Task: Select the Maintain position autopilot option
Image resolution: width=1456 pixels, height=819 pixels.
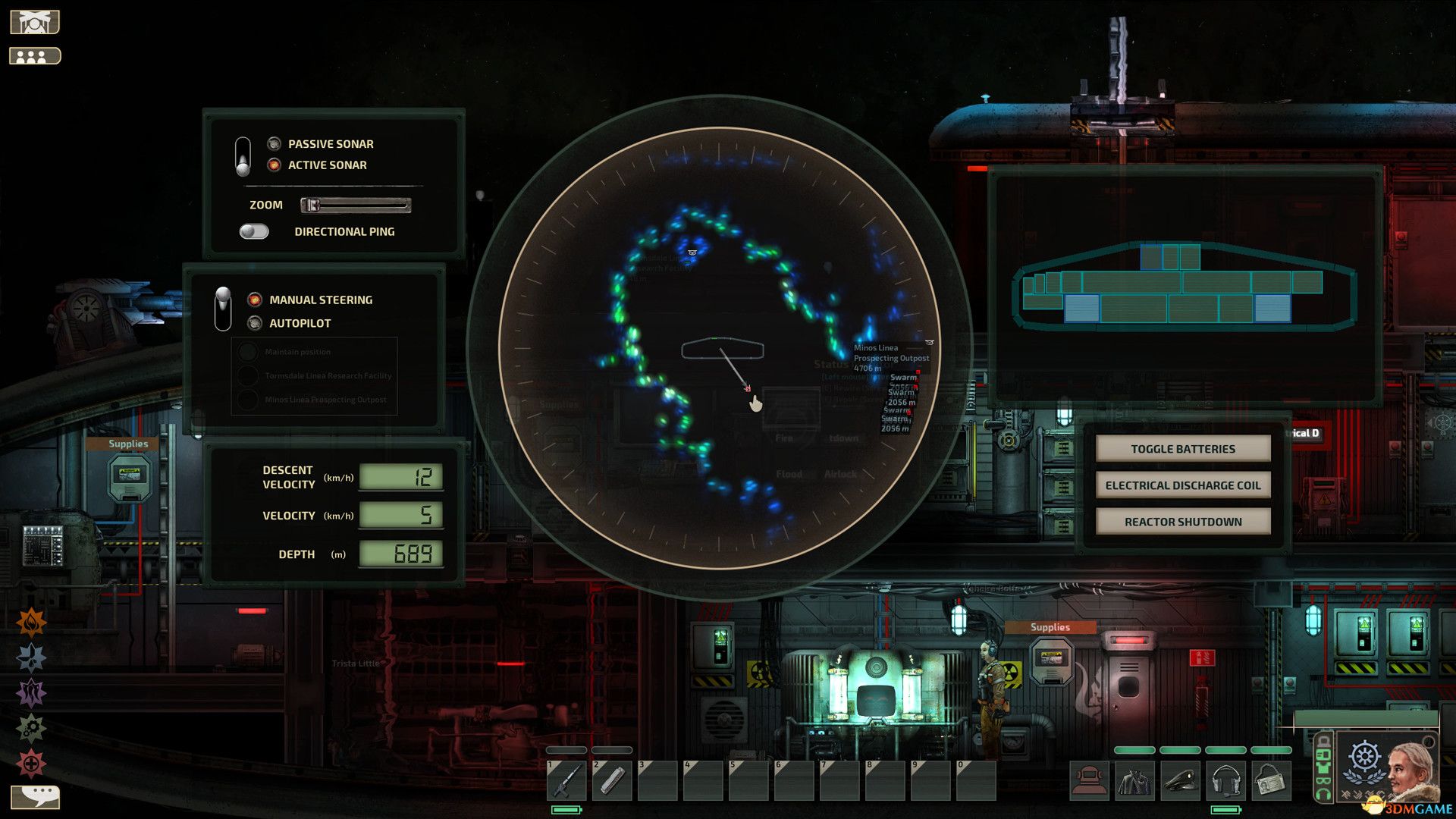Action: (249, 351)
